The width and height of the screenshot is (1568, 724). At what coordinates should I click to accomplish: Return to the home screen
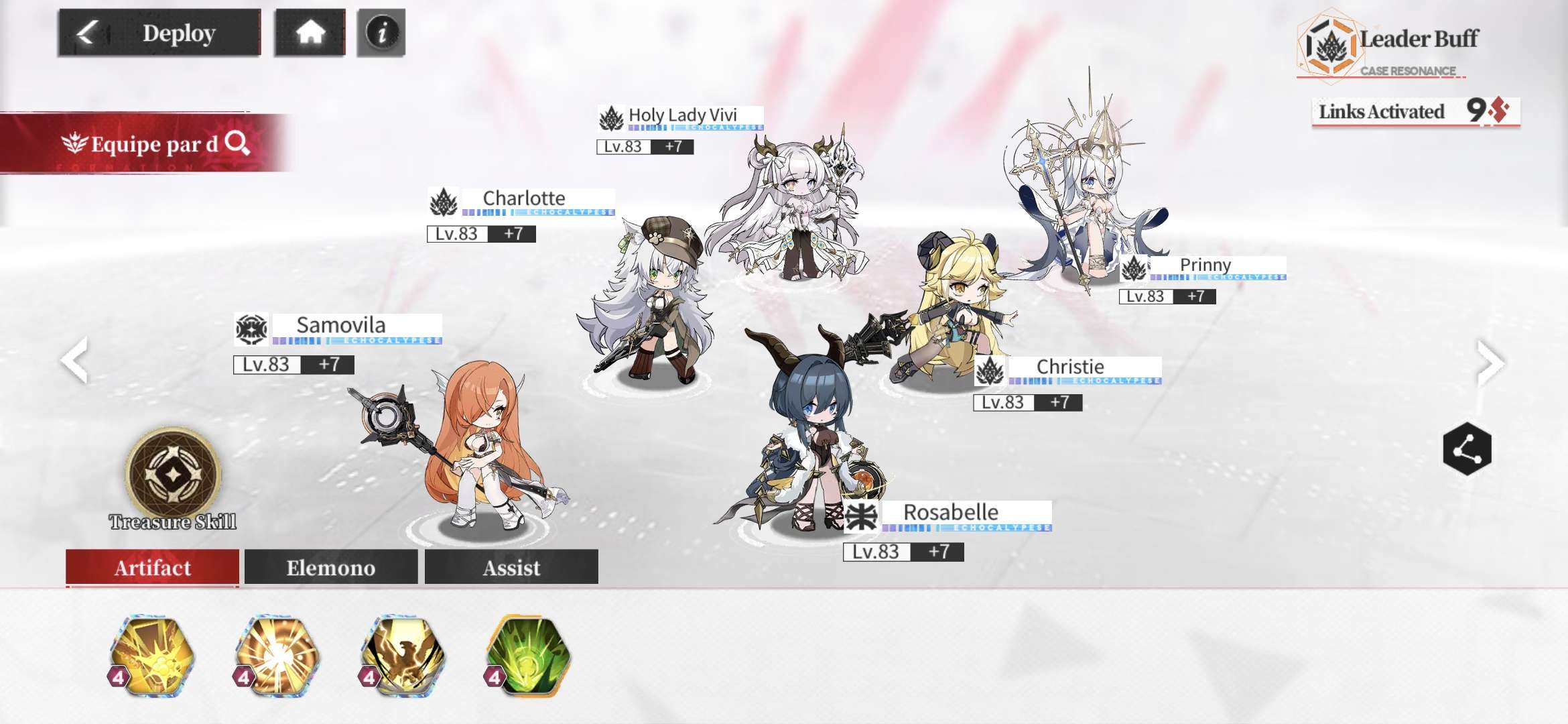click(x=310, y=33)
